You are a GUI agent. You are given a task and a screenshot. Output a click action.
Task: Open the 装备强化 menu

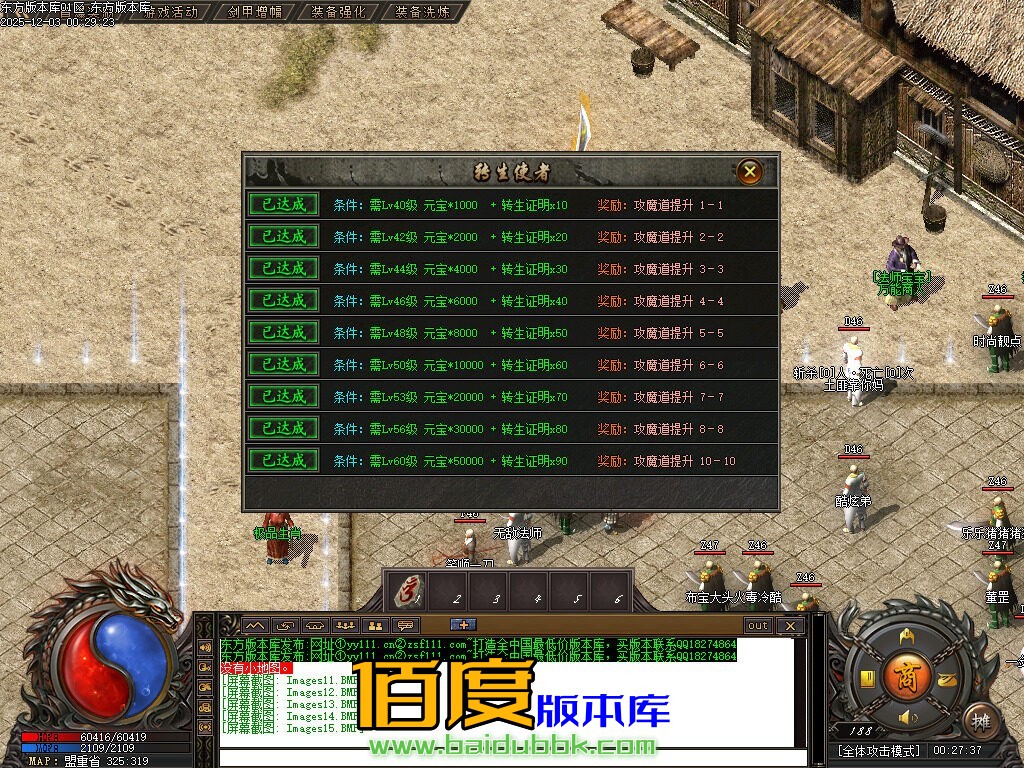338,12
